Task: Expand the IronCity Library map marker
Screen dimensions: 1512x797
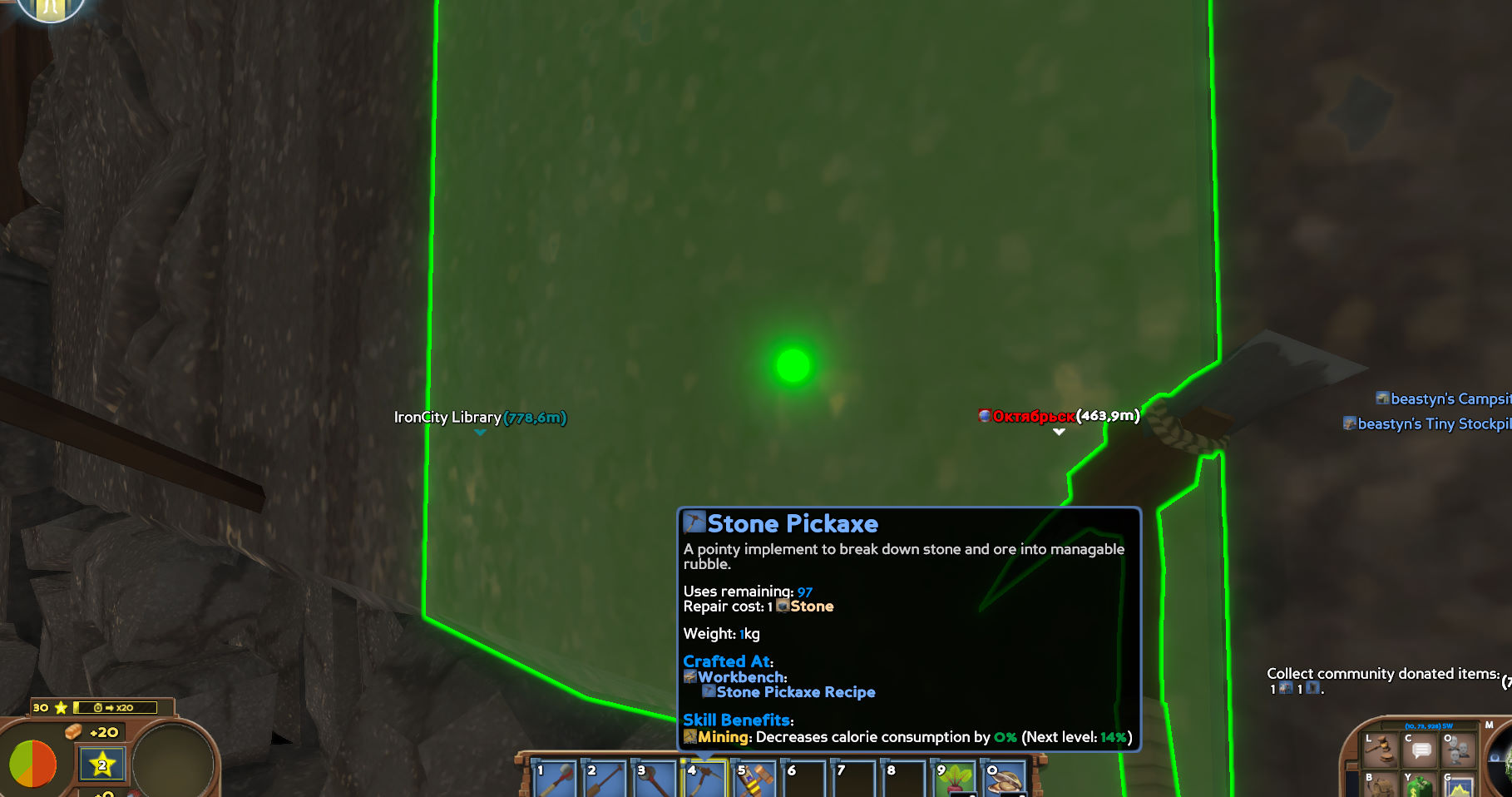Action: [x=479, y=432]
